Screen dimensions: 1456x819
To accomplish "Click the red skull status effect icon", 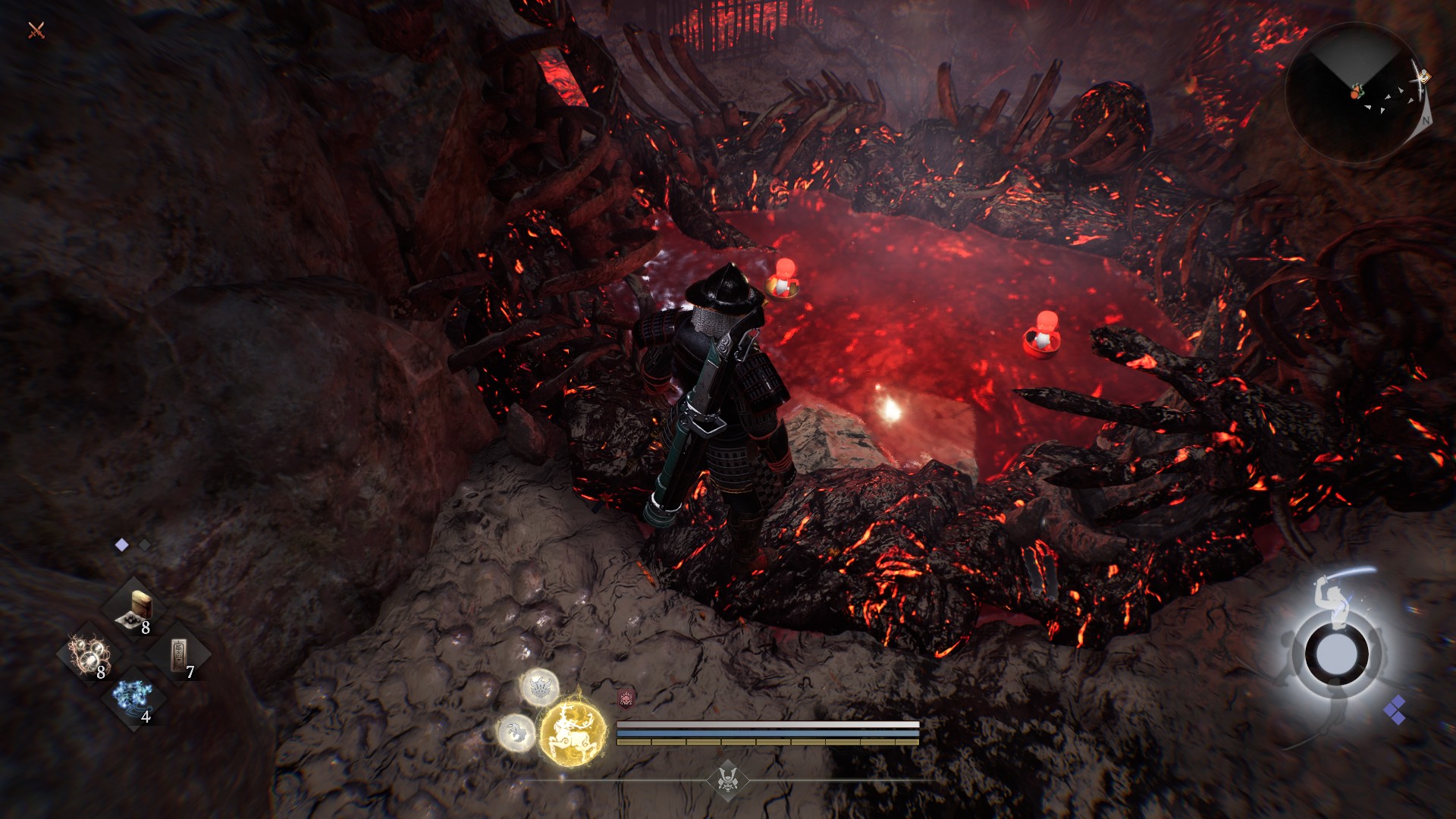I will point(626,698).
